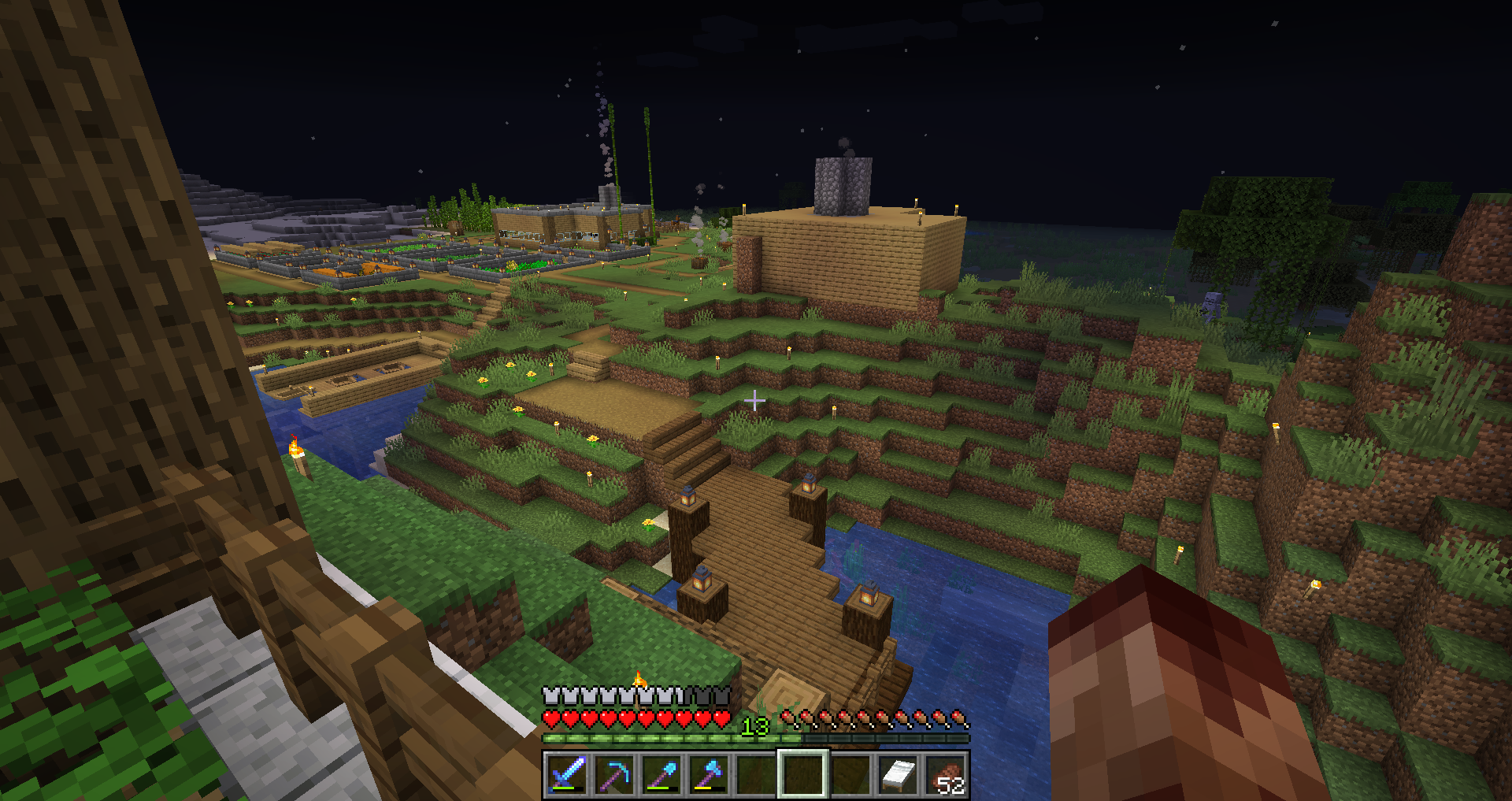Pick the diamond shovel hotbar slot
This screenshot has width=1512, height=801.
pyautogui.click(x=661, y=774)
